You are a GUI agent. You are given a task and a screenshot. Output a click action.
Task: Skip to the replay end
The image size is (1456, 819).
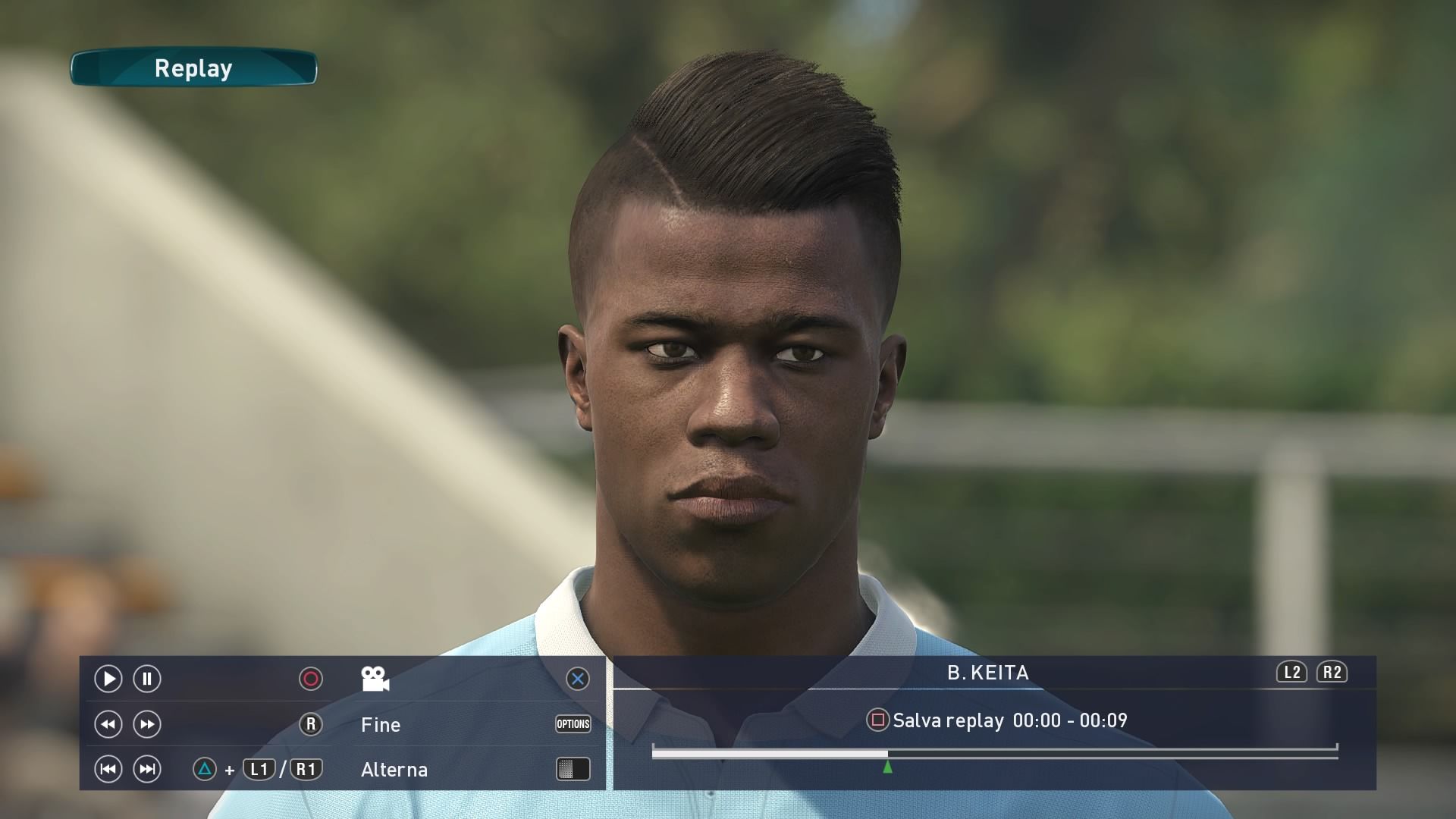pyautogui.click(x=147, y=770)
